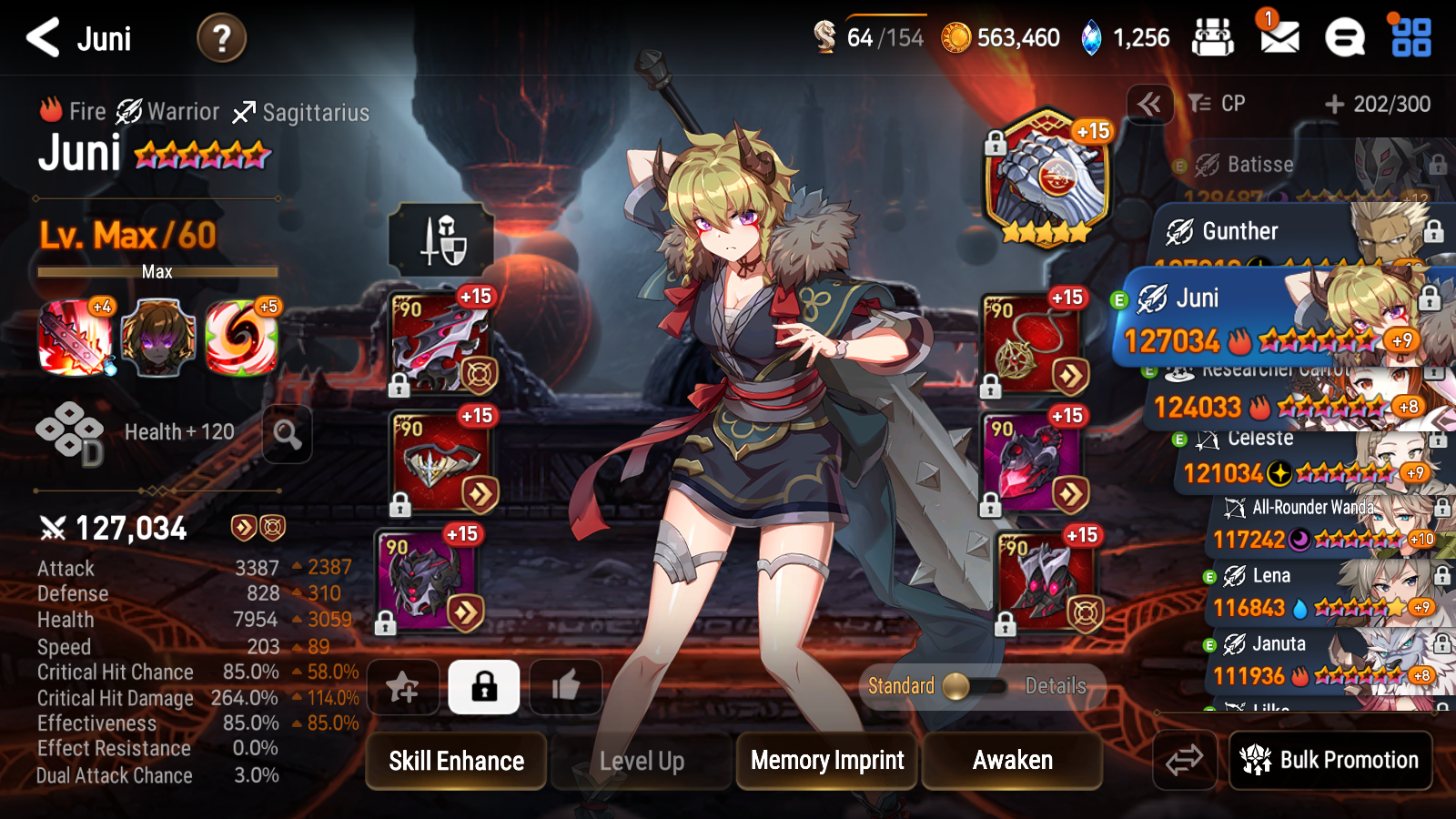
Task: Toggle the highlighted hero lock button
Action: tap(484, 687)
